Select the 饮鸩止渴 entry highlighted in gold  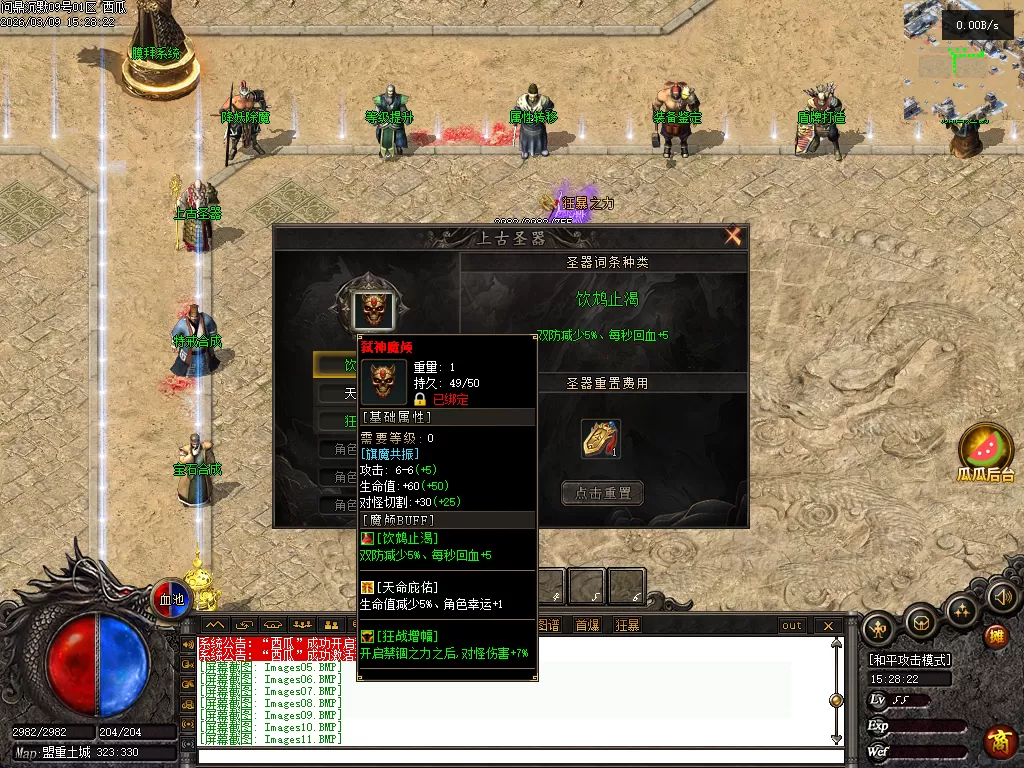[x=336, y=365]
